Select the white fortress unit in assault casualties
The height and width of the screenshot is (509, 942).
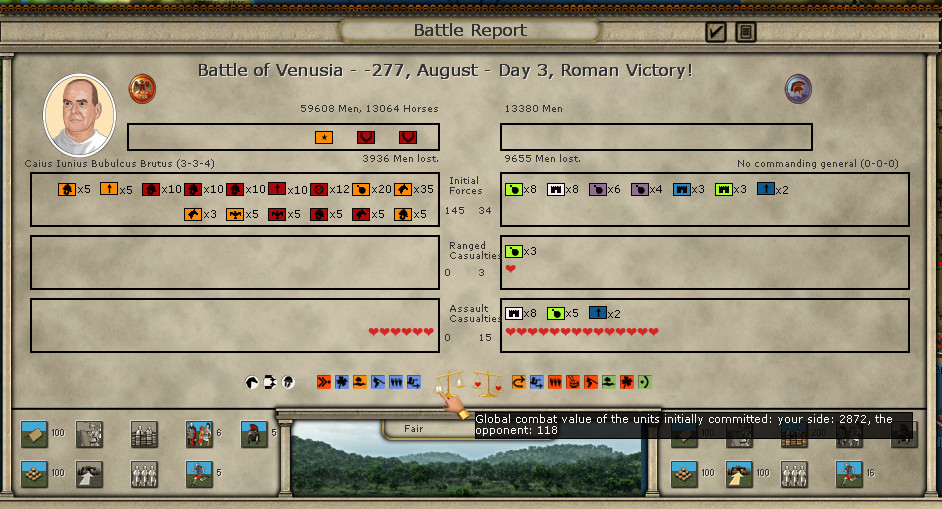pyautogui.click(x=514, y=313)
